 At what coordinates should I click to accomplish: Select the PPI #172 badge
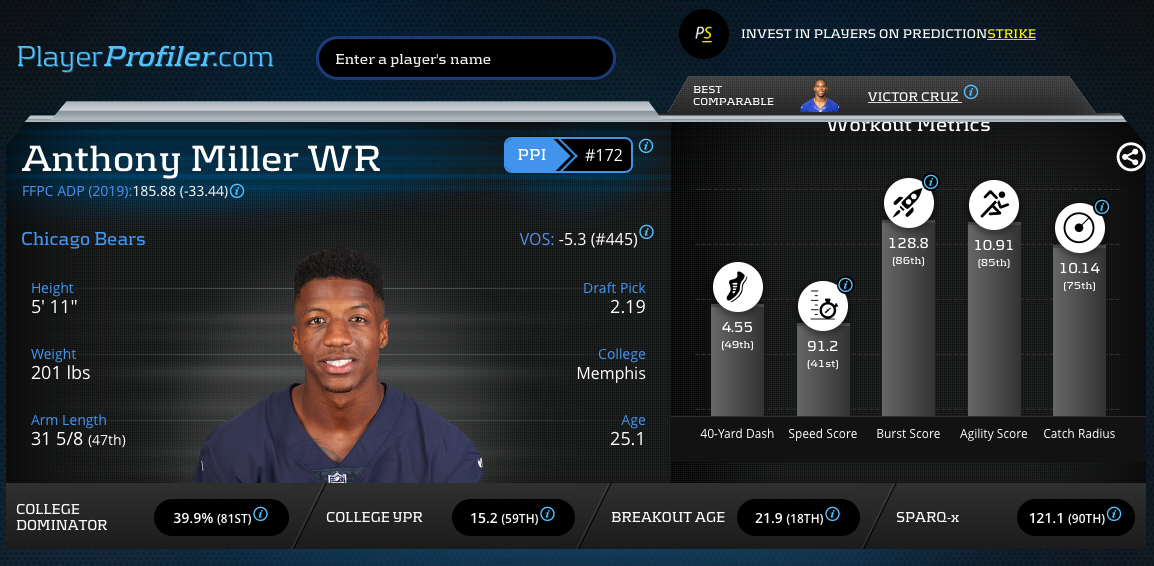pyautogui.click(x=568, y=156)
